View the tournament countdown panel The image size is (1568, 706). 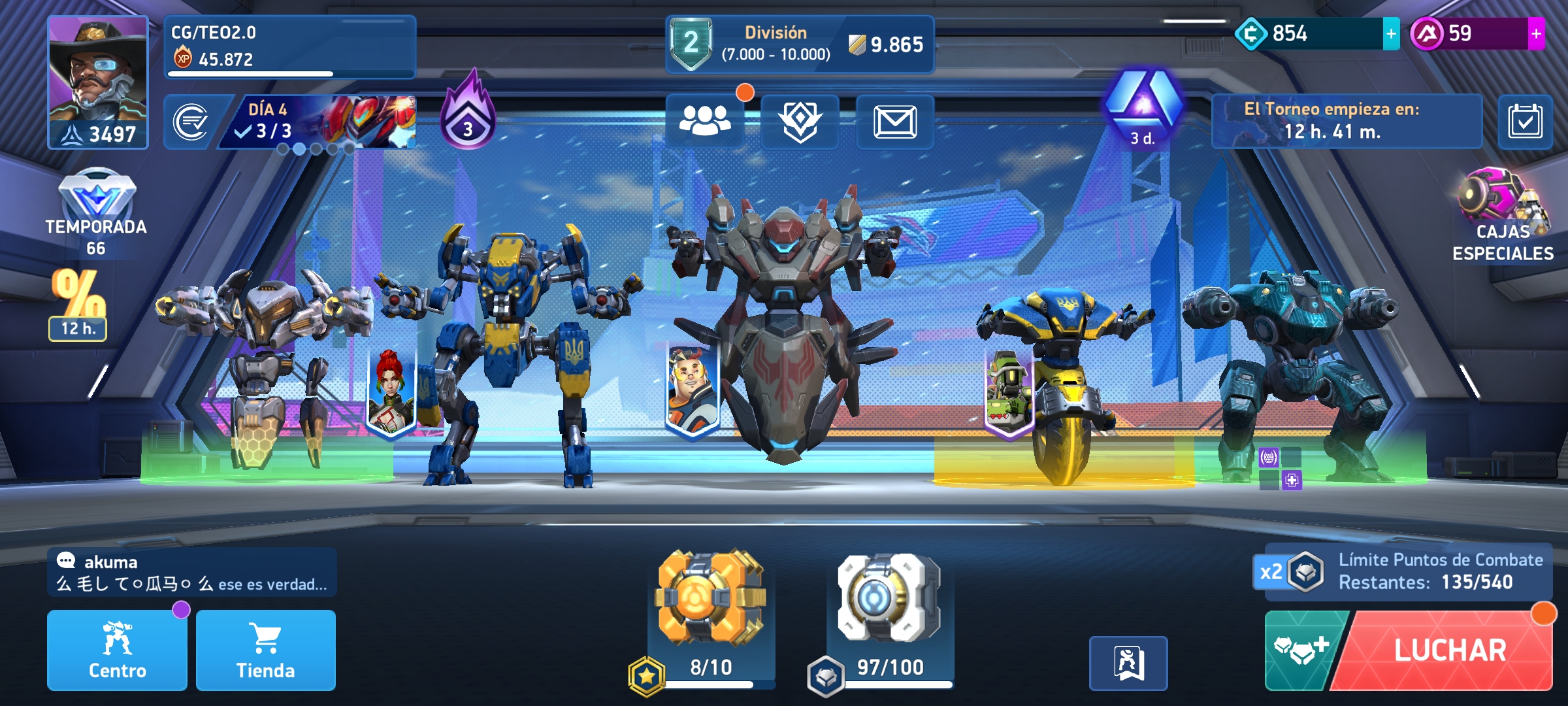pos(1346,122)
